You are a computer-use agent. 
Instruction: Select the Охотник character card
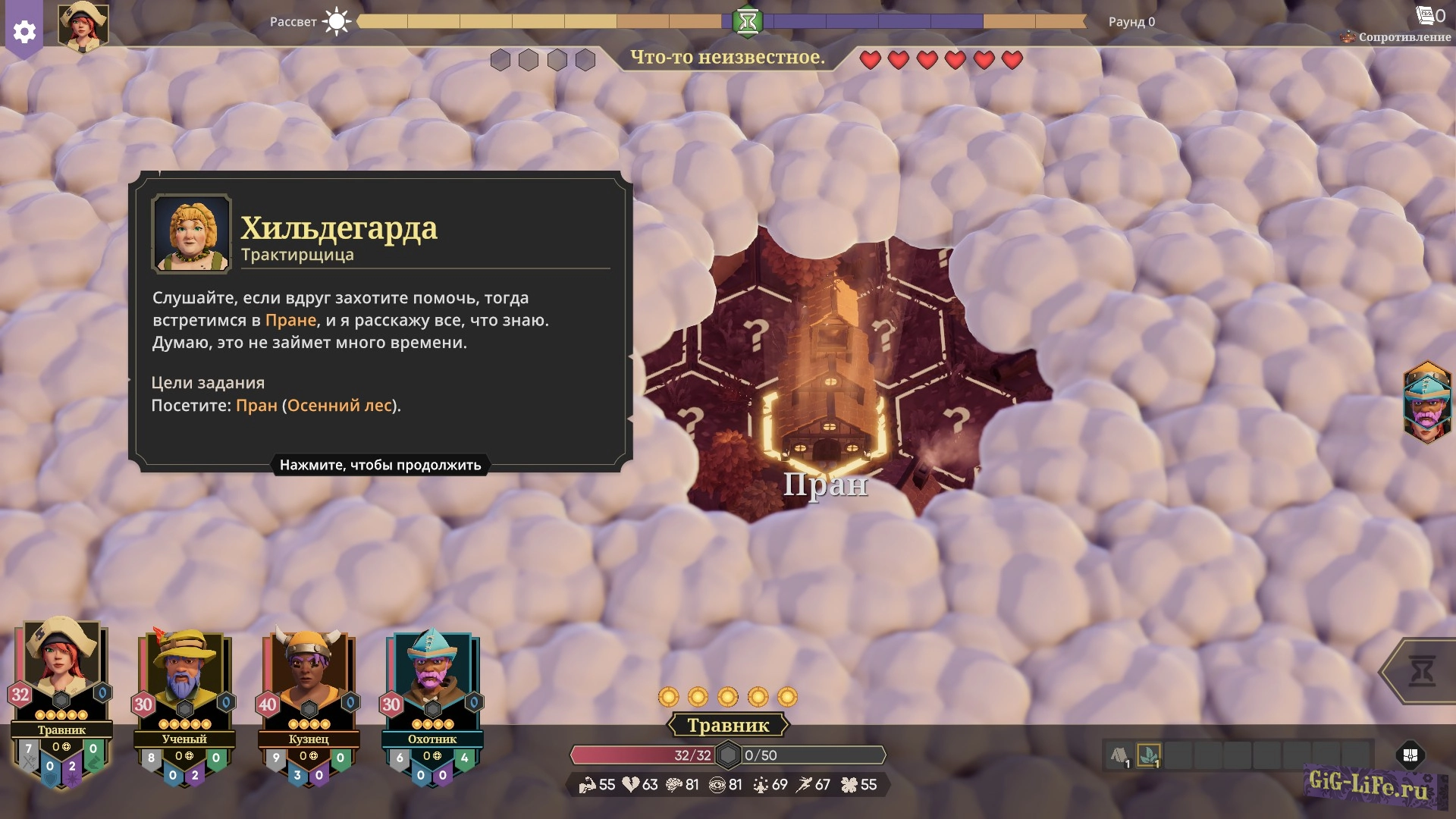coord(432,705)
